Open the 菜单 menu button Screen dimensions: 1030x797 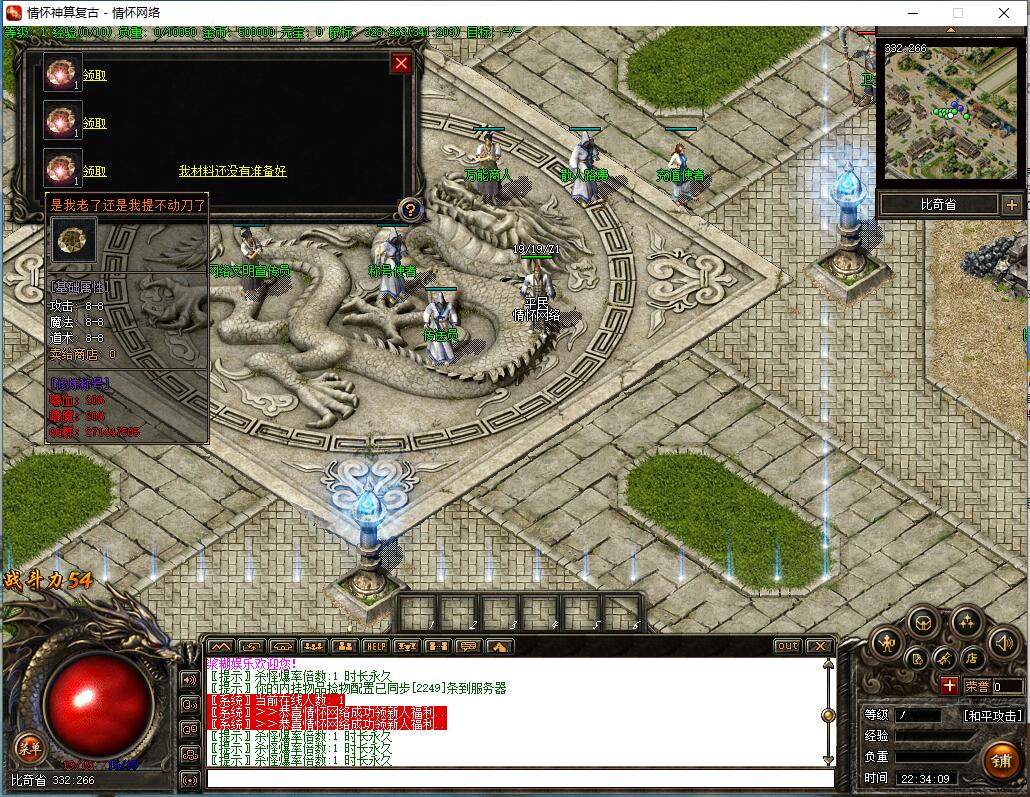[28, 746]
